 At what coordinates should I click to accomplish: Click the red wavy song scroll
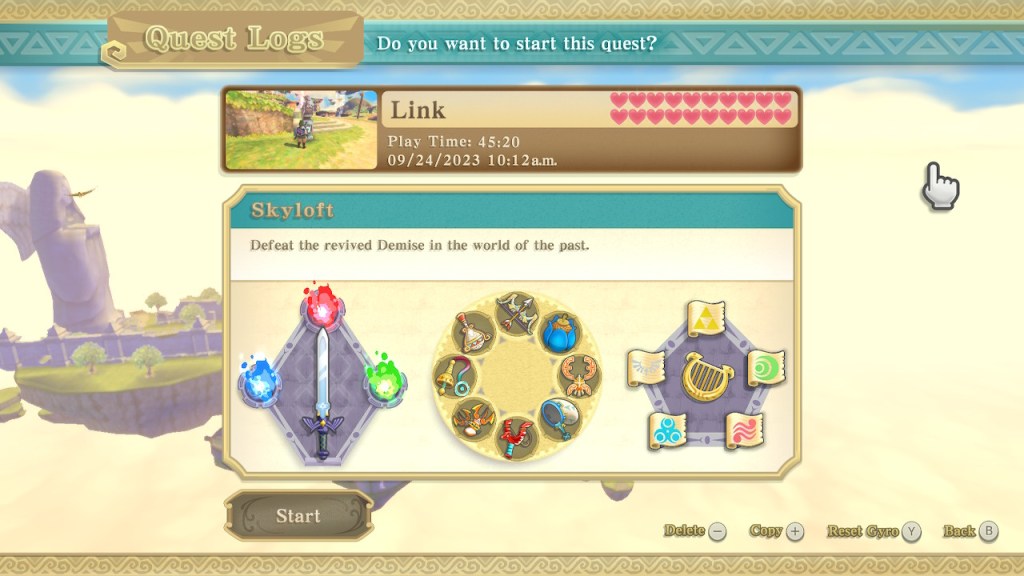[x=744, y=430]
